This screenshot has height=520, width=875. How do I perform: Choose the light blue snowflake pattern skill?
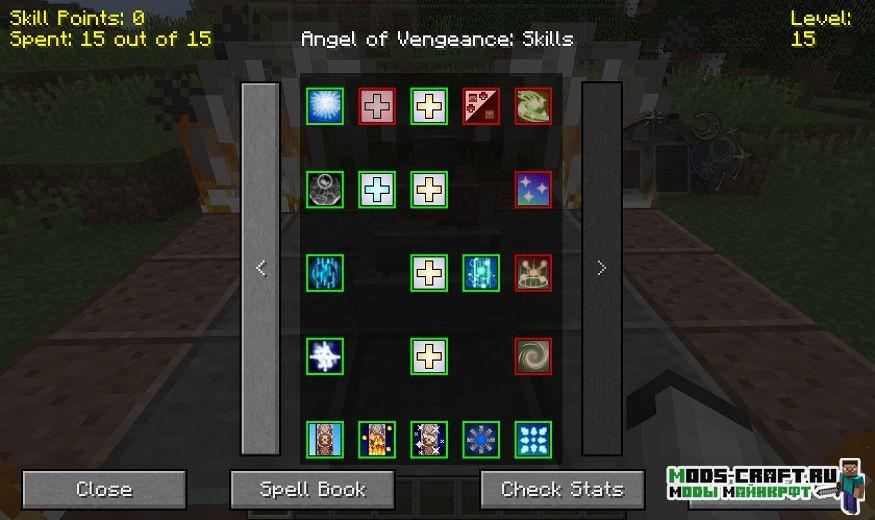[x=533, y=439]
